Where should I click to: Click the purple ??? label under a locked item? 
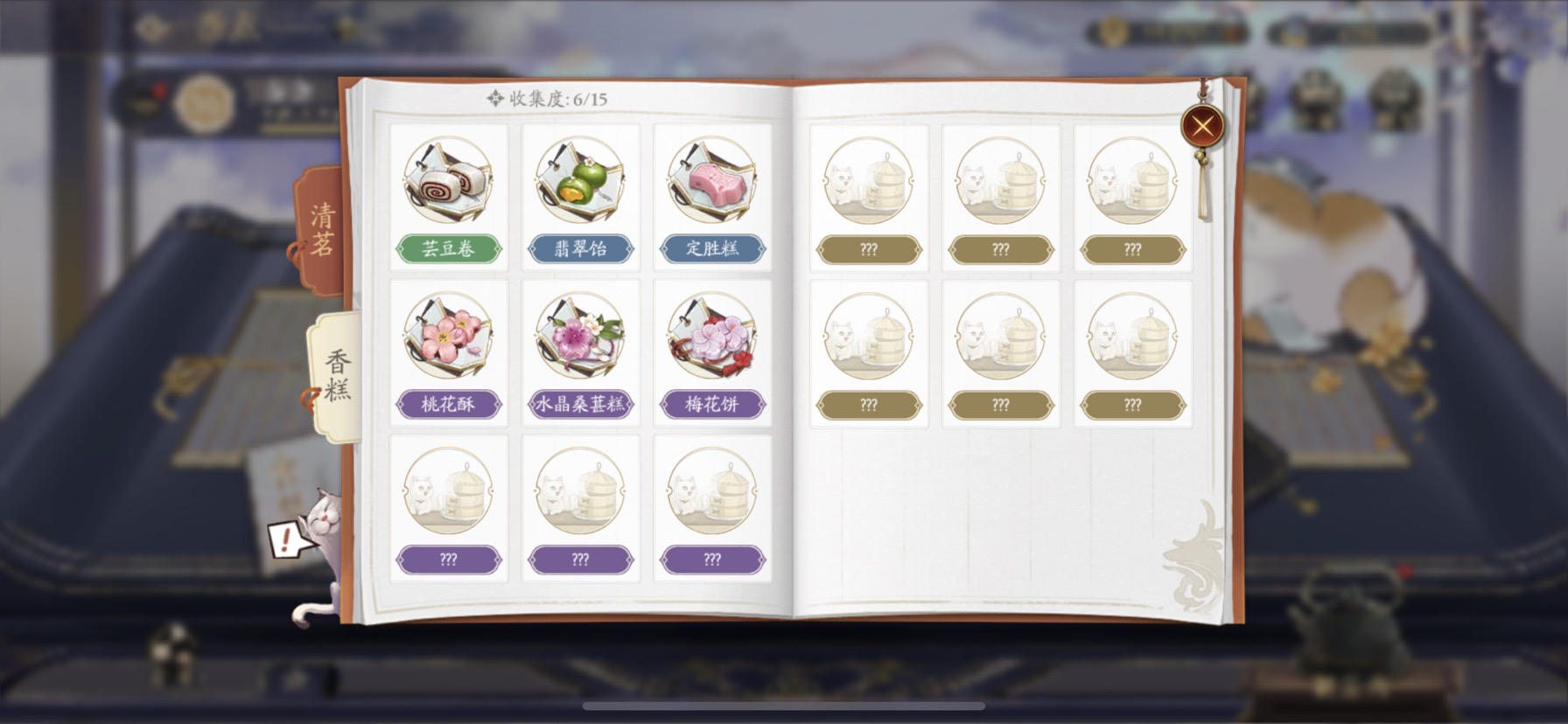click(449, 559)
